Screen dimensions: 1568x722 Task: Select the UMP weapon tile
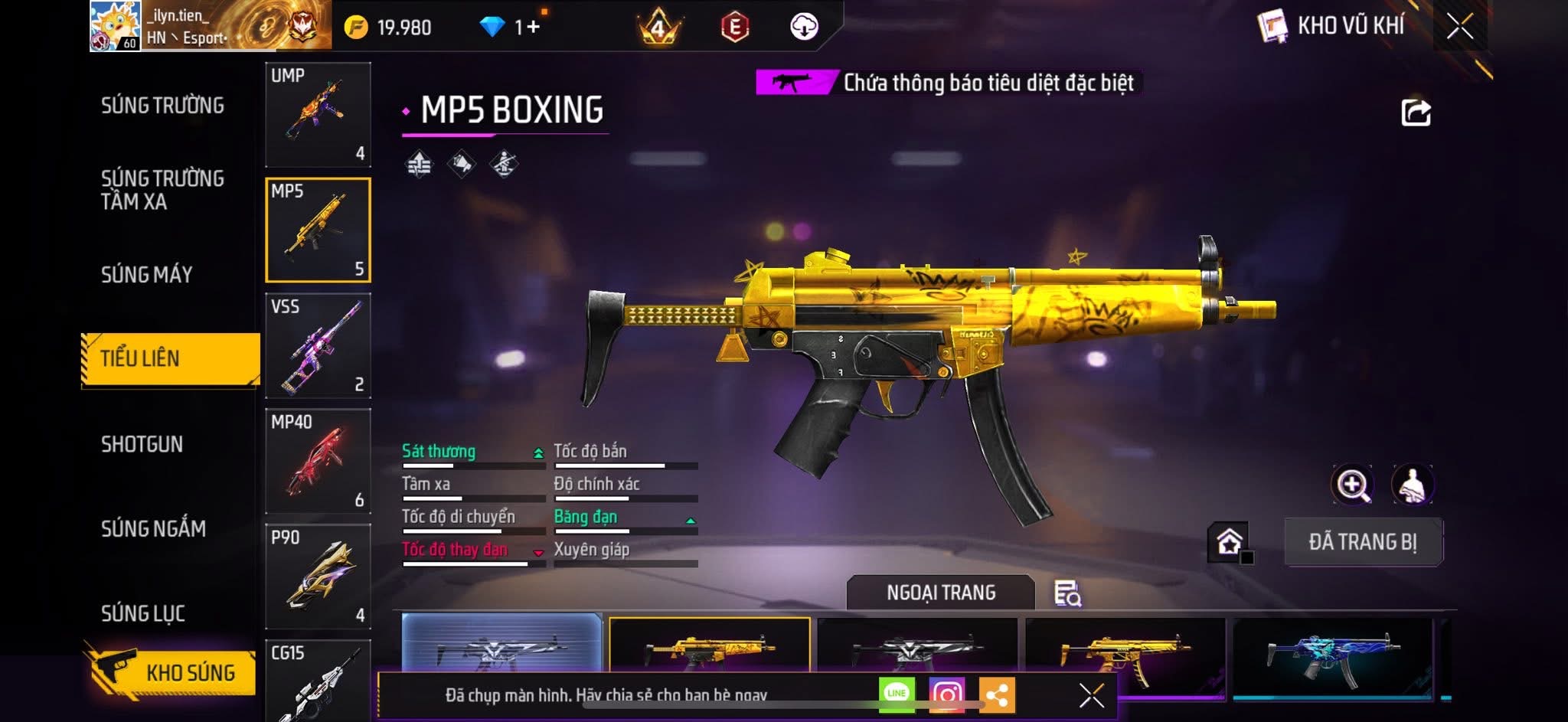pos(318,114)
